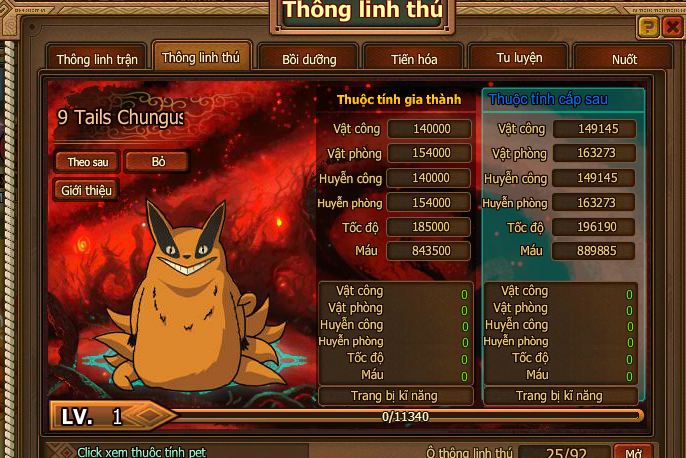The image size is (686, 458).
Task: Click the Theo sau button
Action: coord(87,161)
